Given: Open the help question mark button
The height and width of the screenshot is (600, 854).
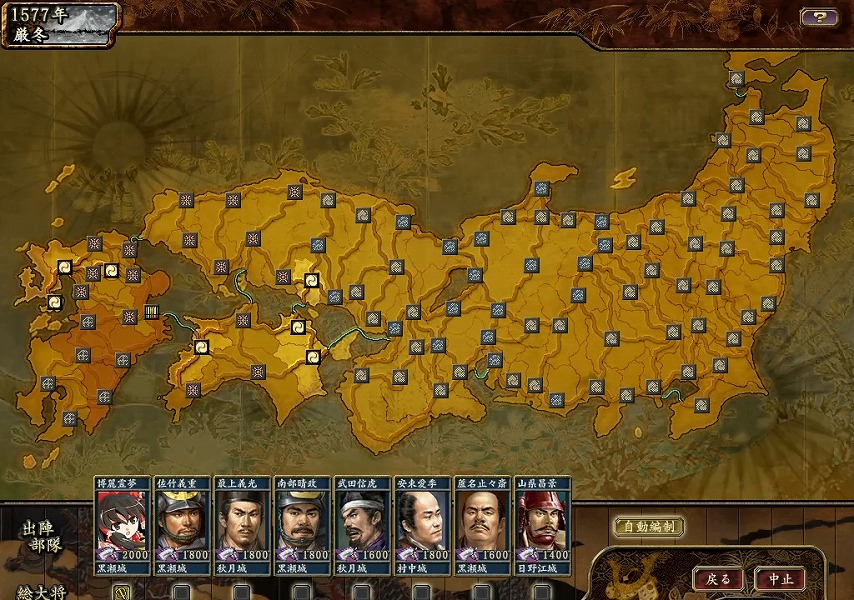Looking at the screenshot, I should pyautogui.click(x=819, y=17).
